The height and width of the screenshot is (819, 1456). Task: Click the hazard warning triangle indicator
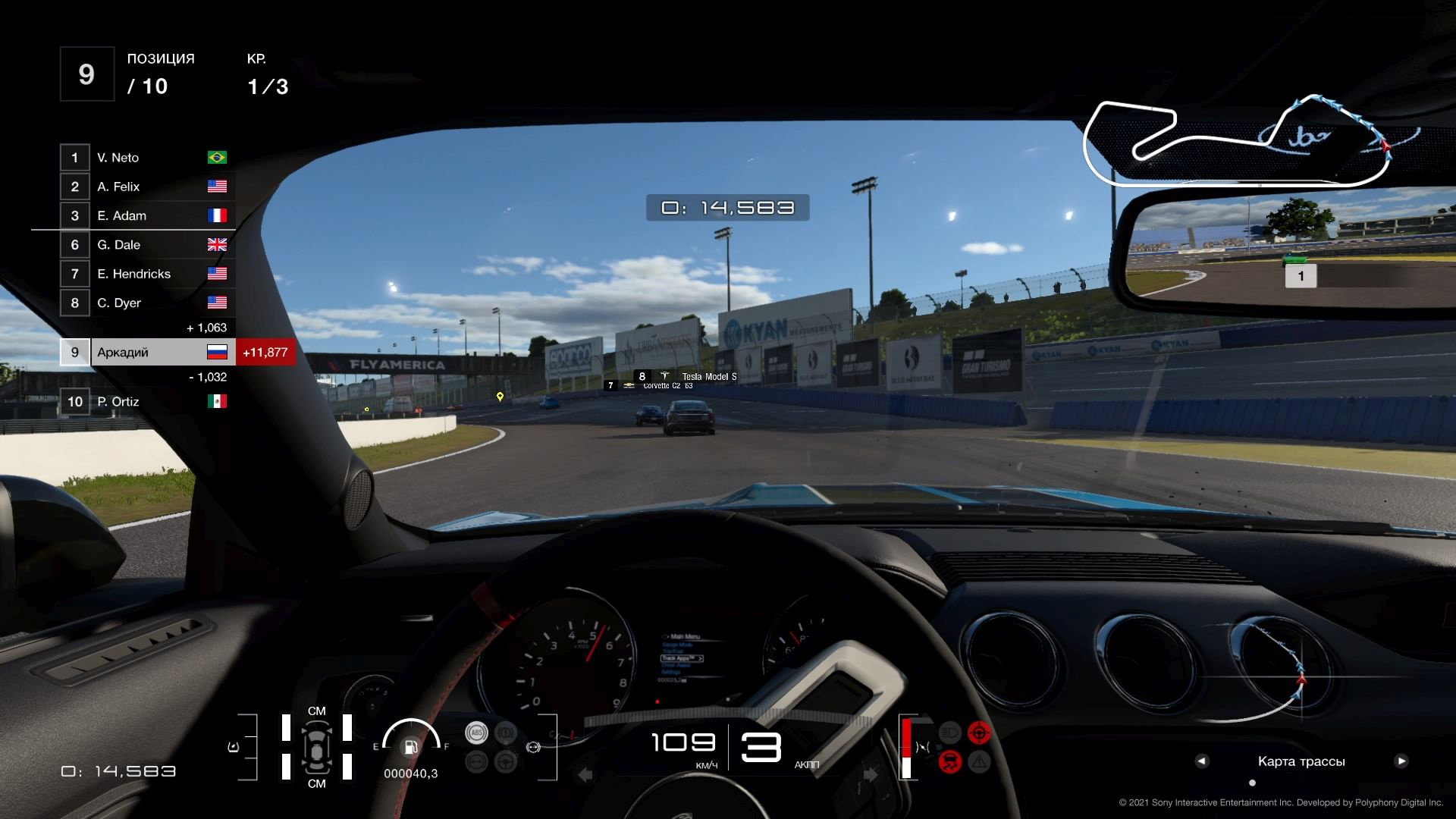tap(979, 763)
